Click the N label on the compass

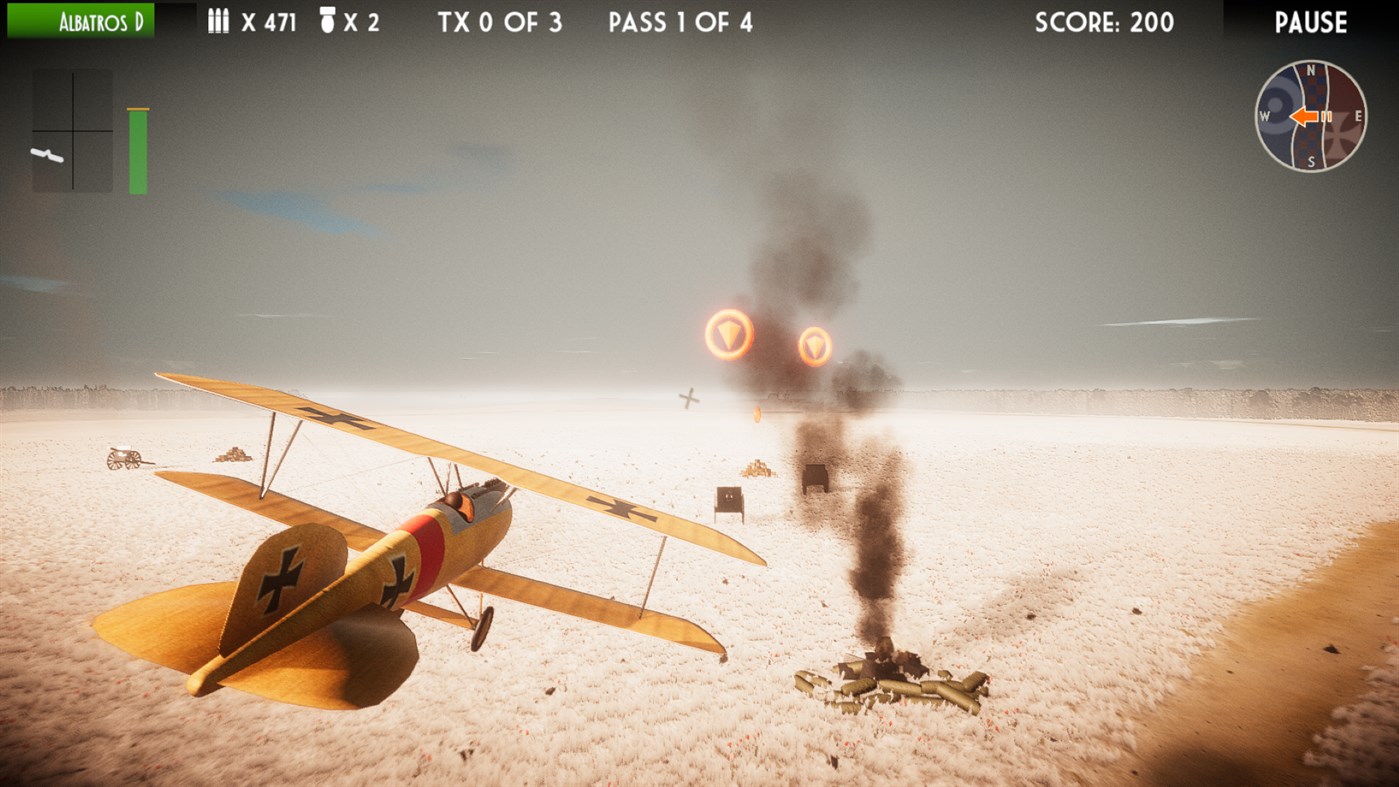(1311, 70)
